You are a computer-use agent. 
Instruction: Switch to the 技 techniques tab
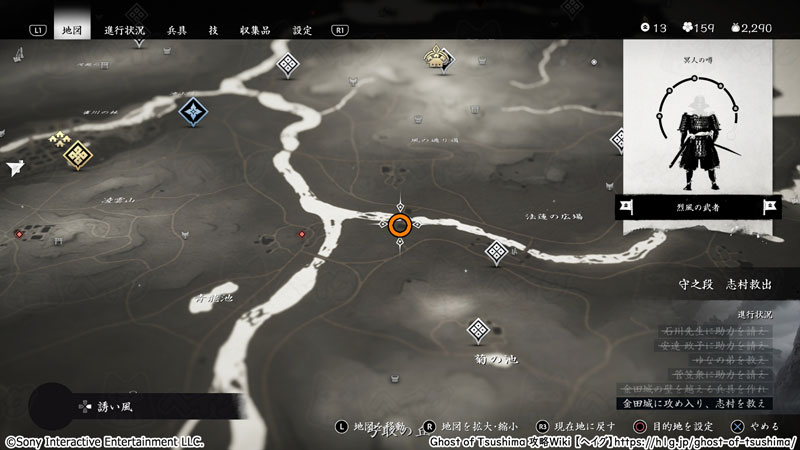pos(213,30)
